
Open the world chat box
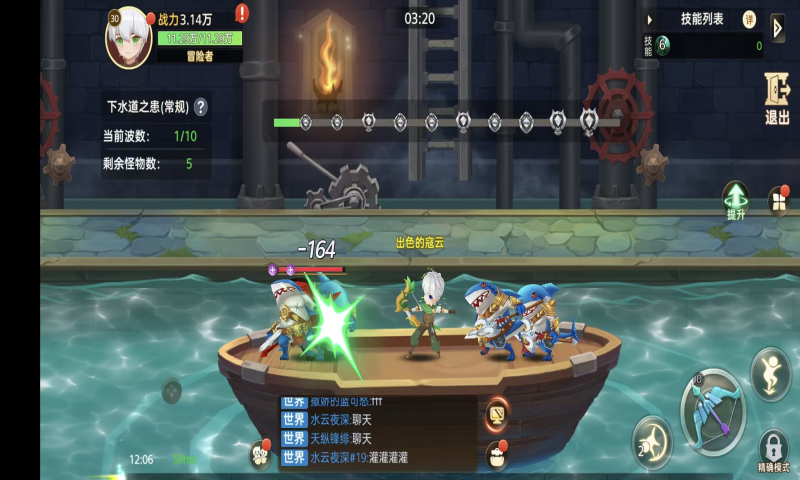click(378, 431)
